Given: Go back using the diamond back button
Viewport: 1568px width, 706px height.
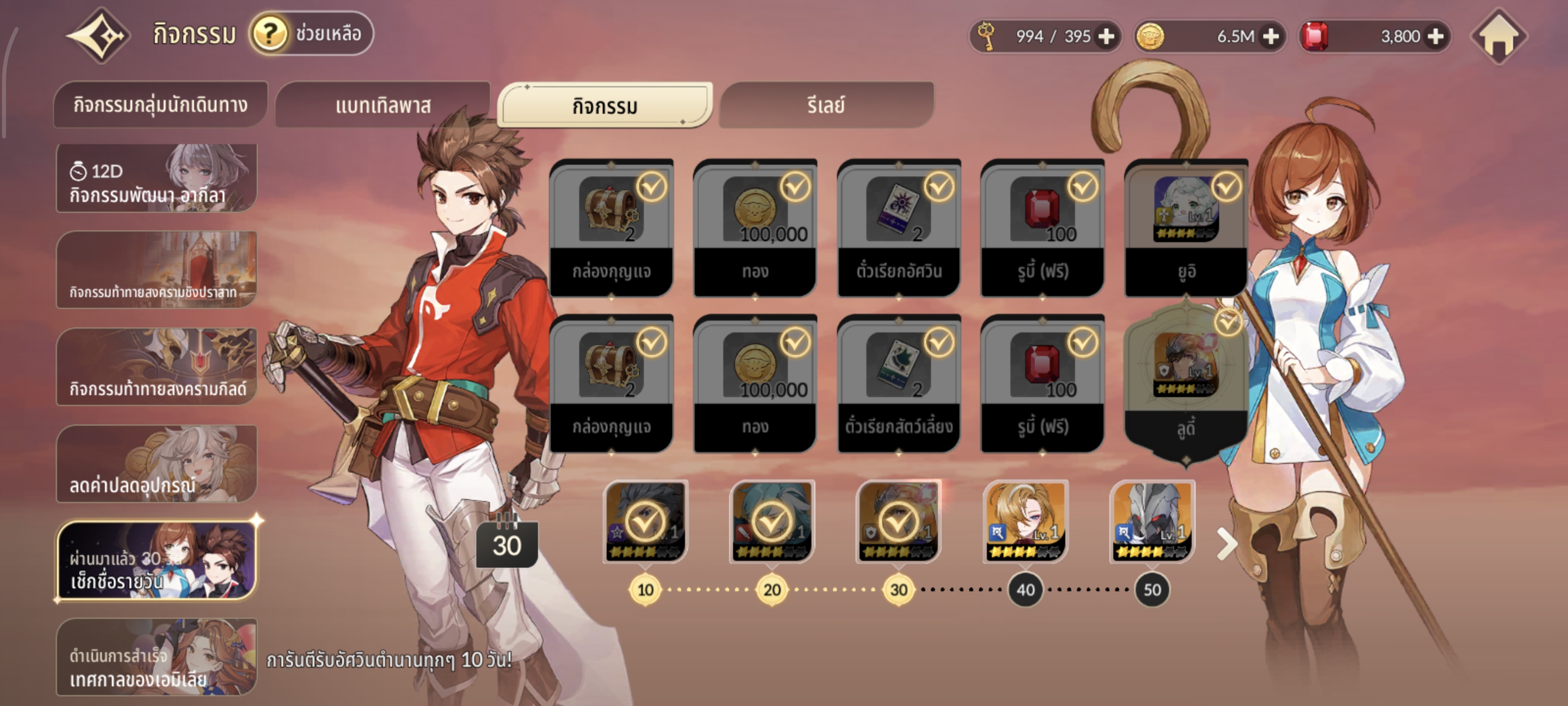Looking at the screenshot, I should coord(98,35).
